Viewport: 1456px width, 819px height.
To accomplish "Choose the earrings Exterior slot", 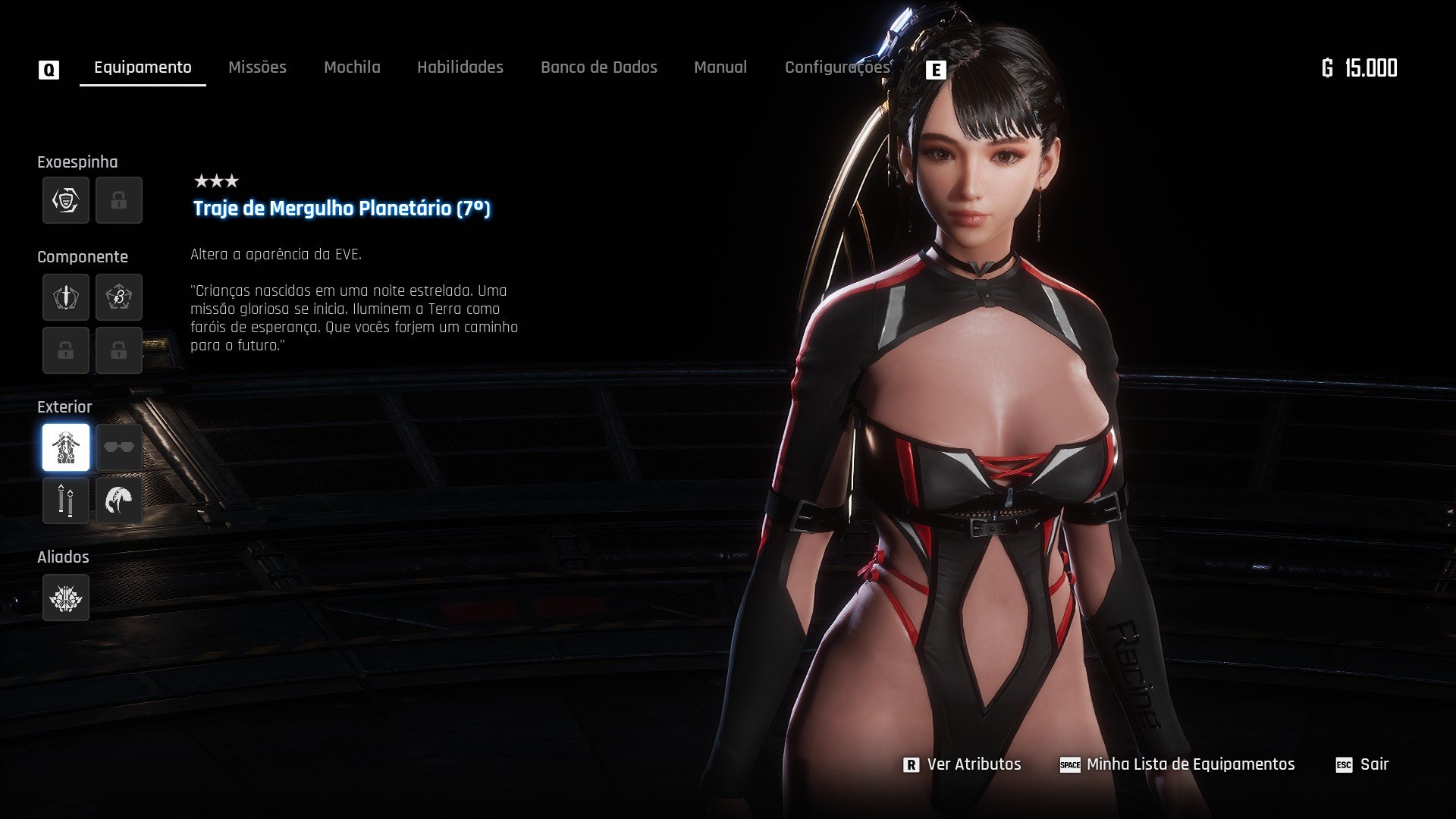I will click(x=66, y=500).
